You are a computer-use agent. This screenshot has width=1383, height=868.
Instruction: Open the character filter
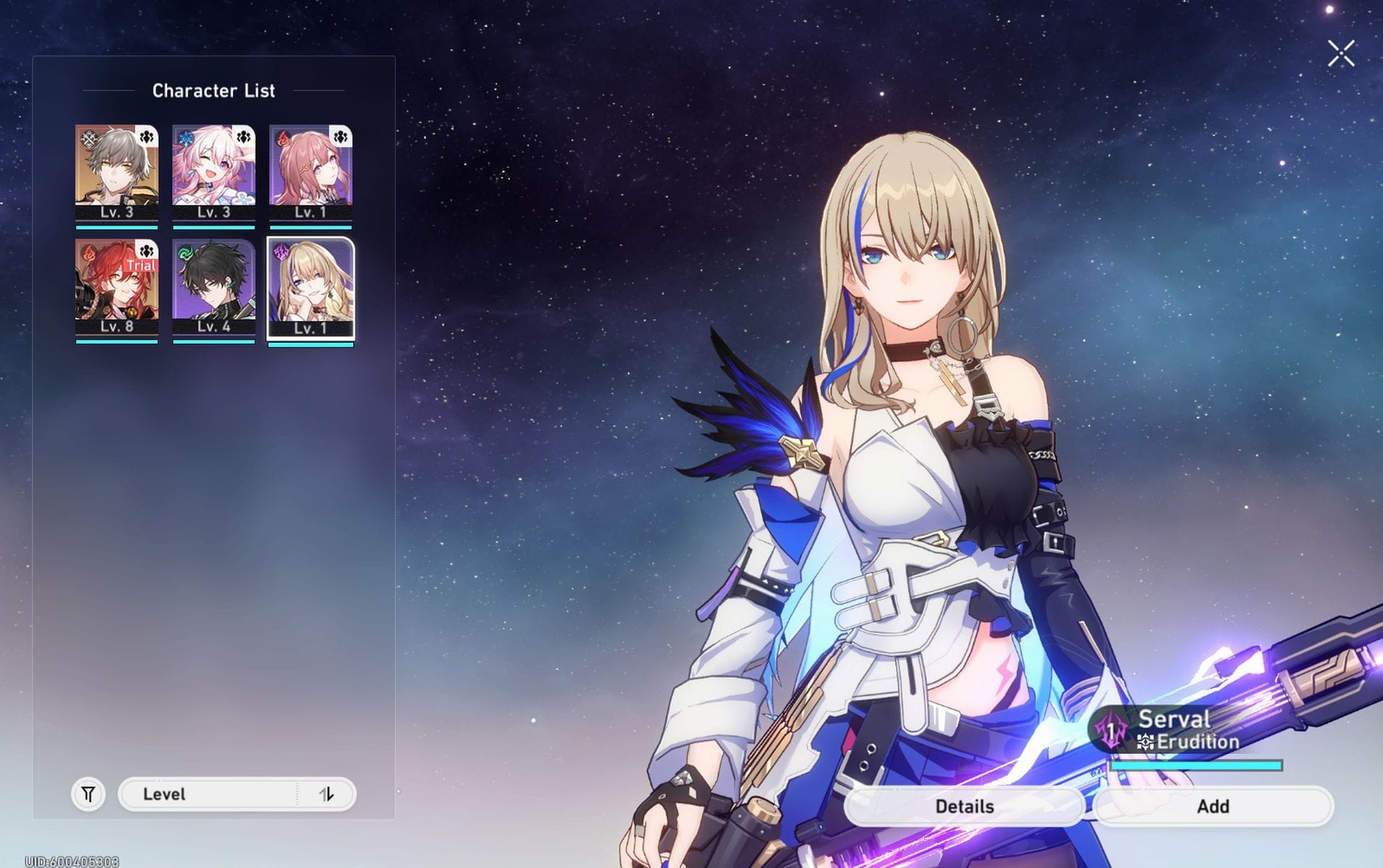pyautogui.click(x=88, y=794)
